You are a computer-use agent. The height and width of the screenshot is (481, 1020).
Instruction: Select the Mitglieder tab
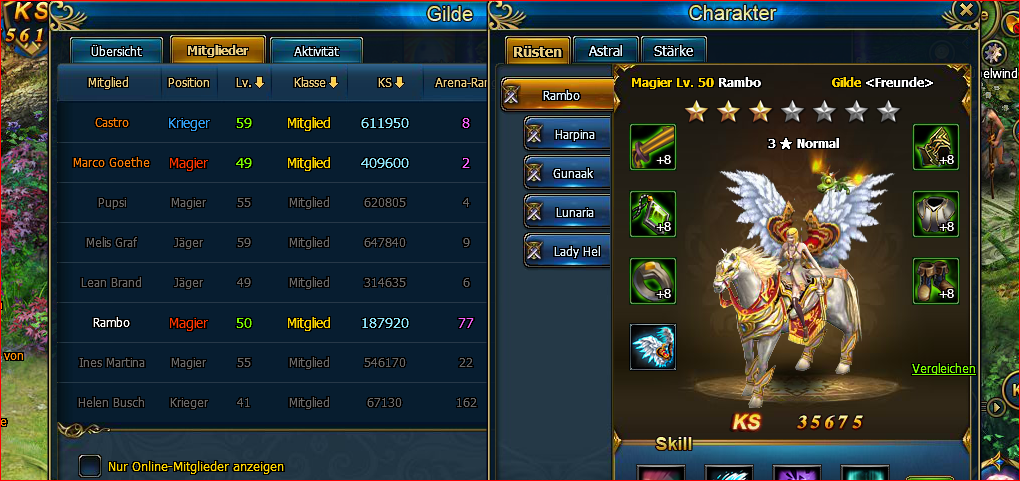click(217, 50)
